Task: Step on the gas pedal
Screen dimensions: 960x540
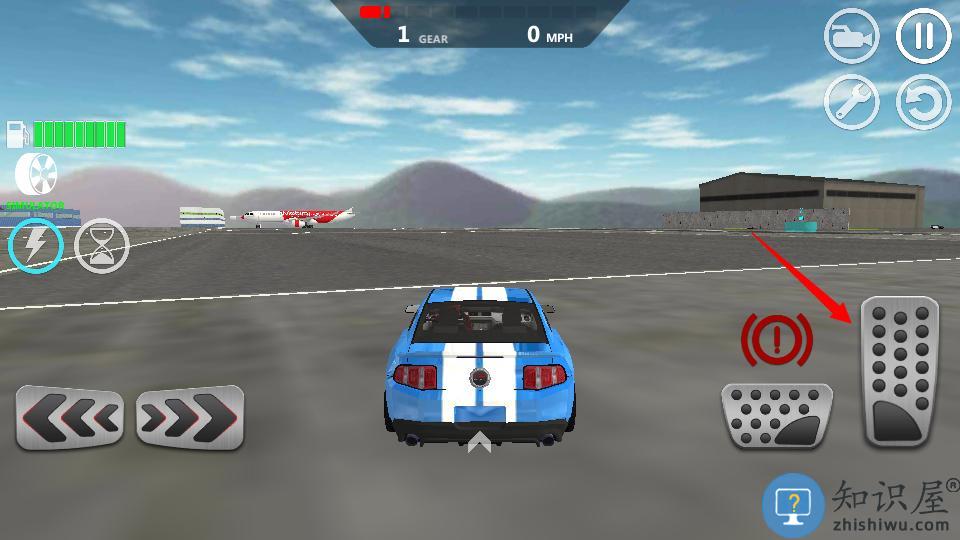Action: 900,371
